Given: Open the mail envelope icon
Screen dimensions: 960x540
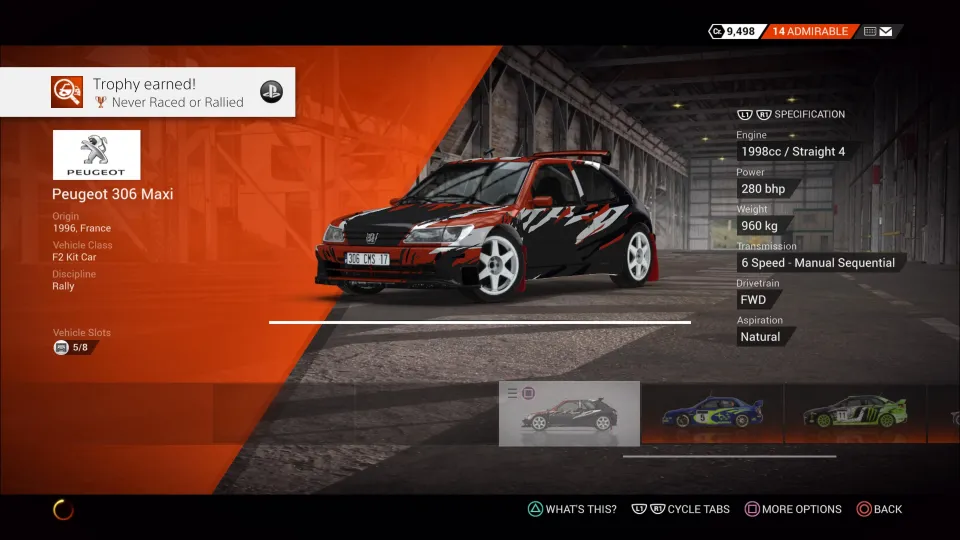Looking at the screenshot, I should coord(886,31).
